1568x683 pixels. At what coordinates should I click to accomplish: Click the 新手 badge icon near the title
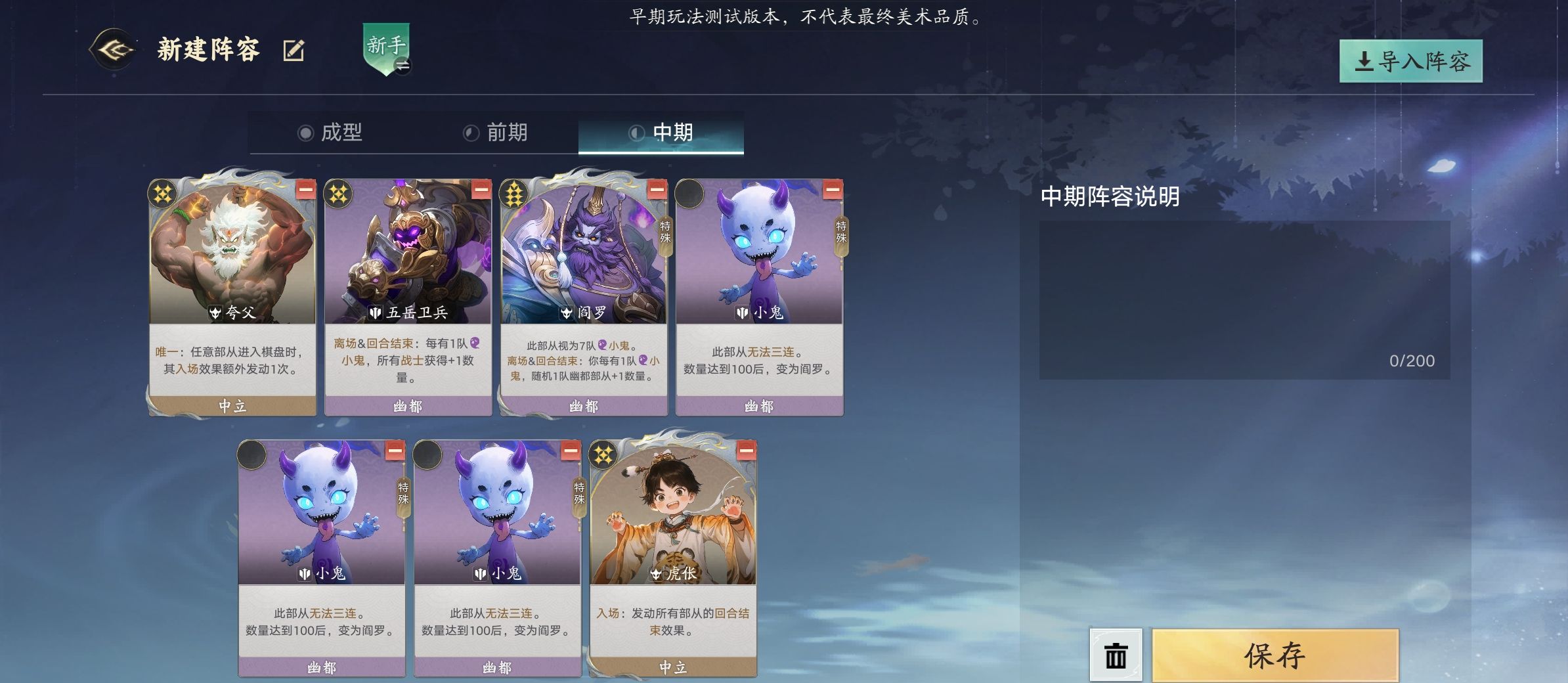tap(386, 47)
